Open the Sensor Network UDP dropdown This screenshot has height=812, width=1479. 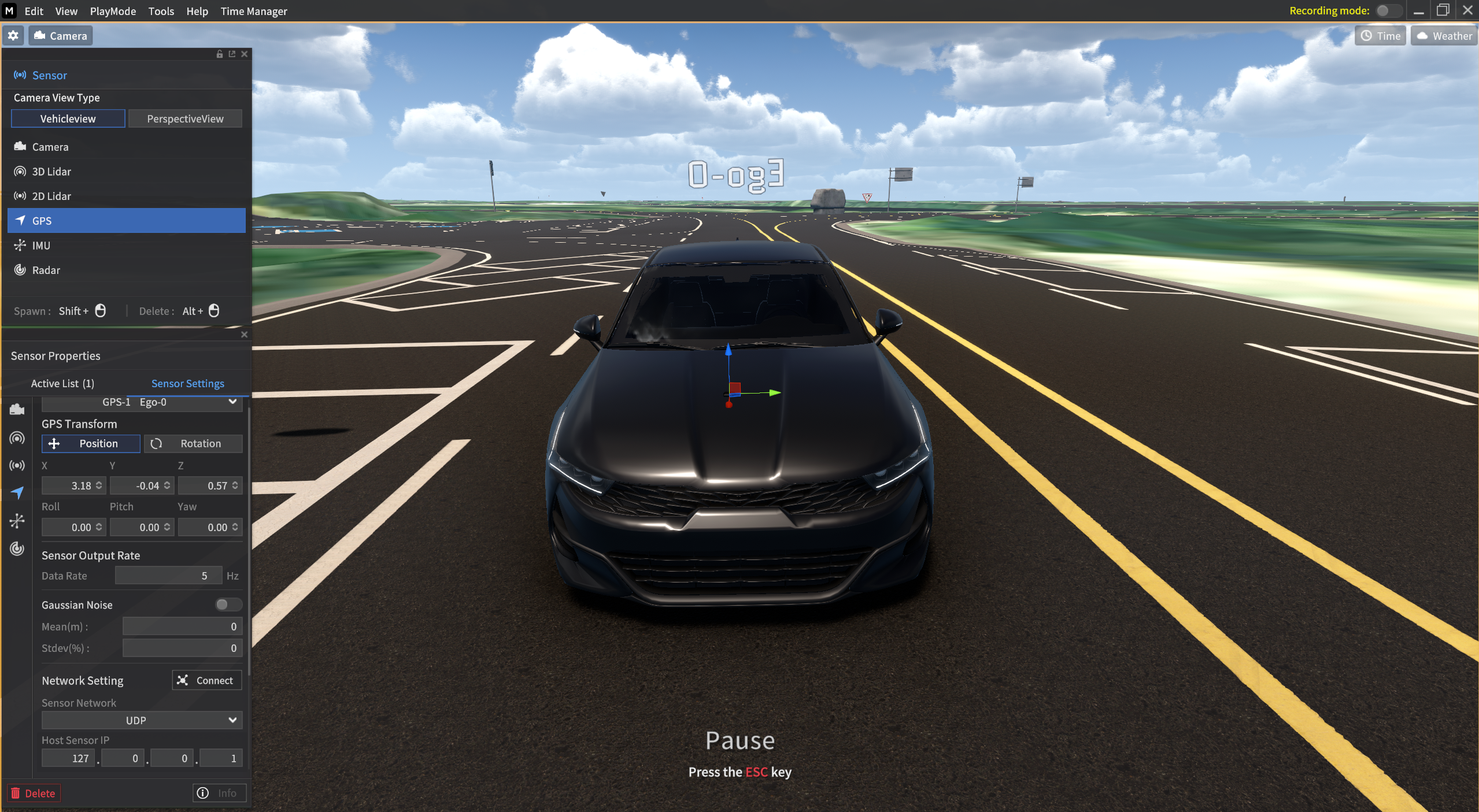141,720
